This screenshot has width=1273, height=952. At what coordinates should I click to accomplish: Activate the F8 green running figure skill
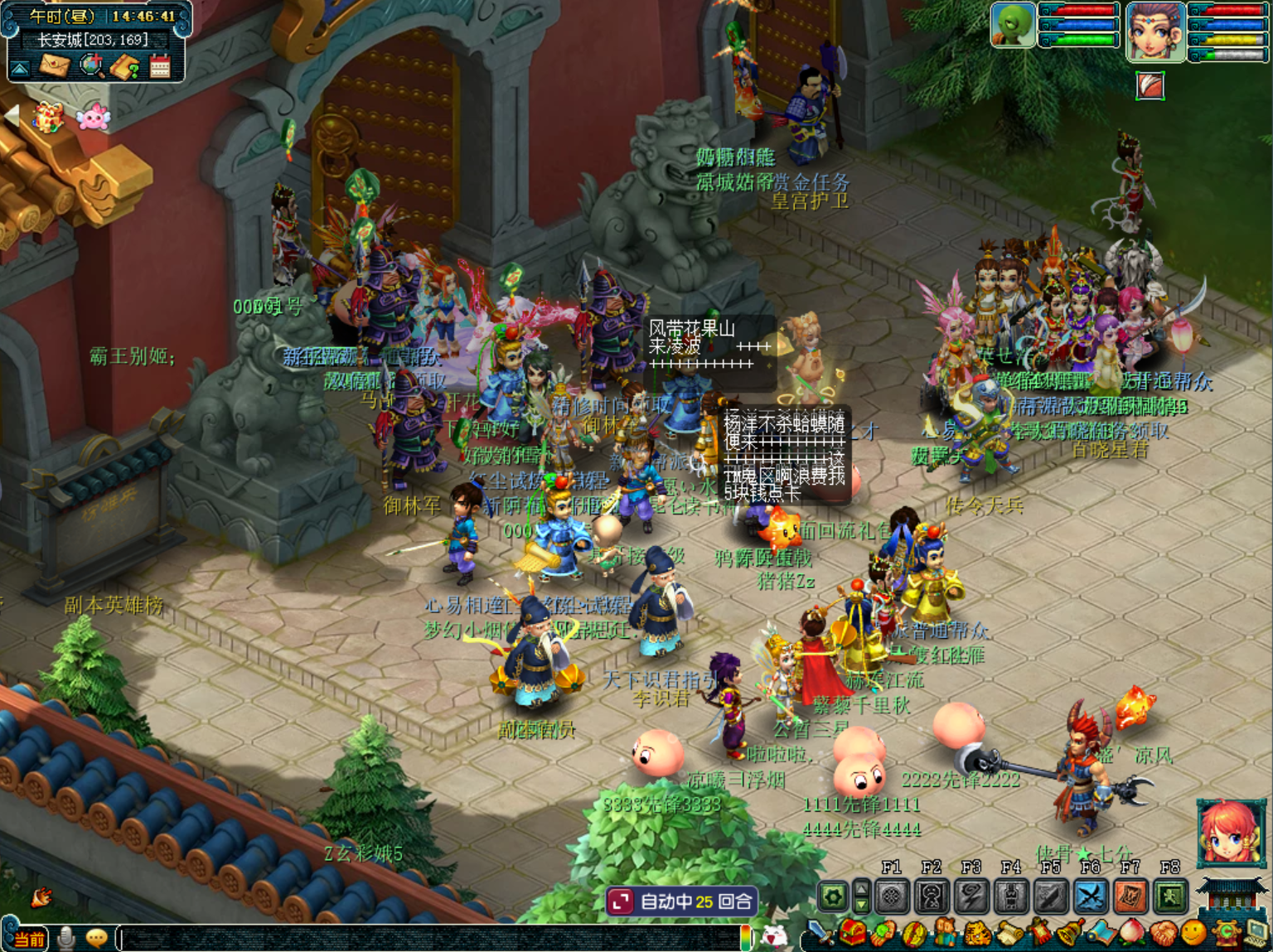(x=1170, y=896)
